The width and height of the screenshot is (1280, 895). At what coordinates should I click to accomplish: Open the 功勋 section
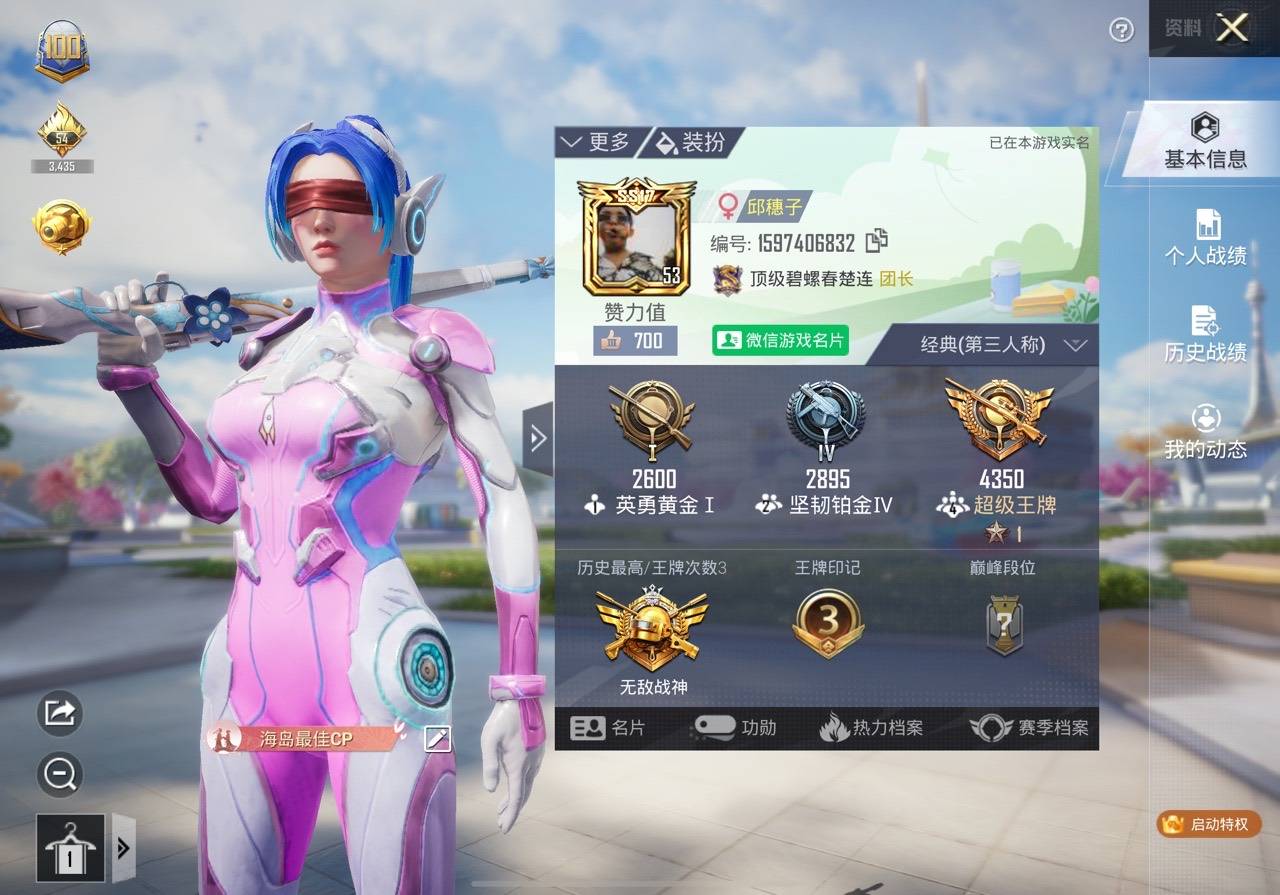[735, 728]
